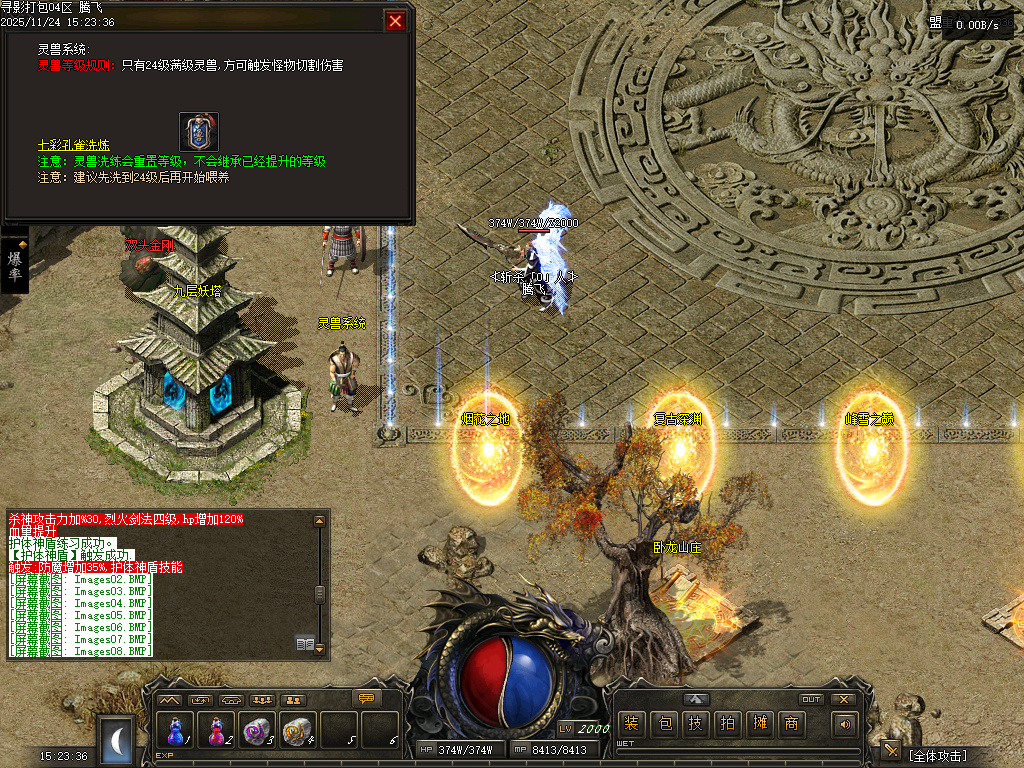This screenshot has height=768, width=1024.
Task: Use the blue potion in hotbar slot 1
Action: [x=177, y=731]
